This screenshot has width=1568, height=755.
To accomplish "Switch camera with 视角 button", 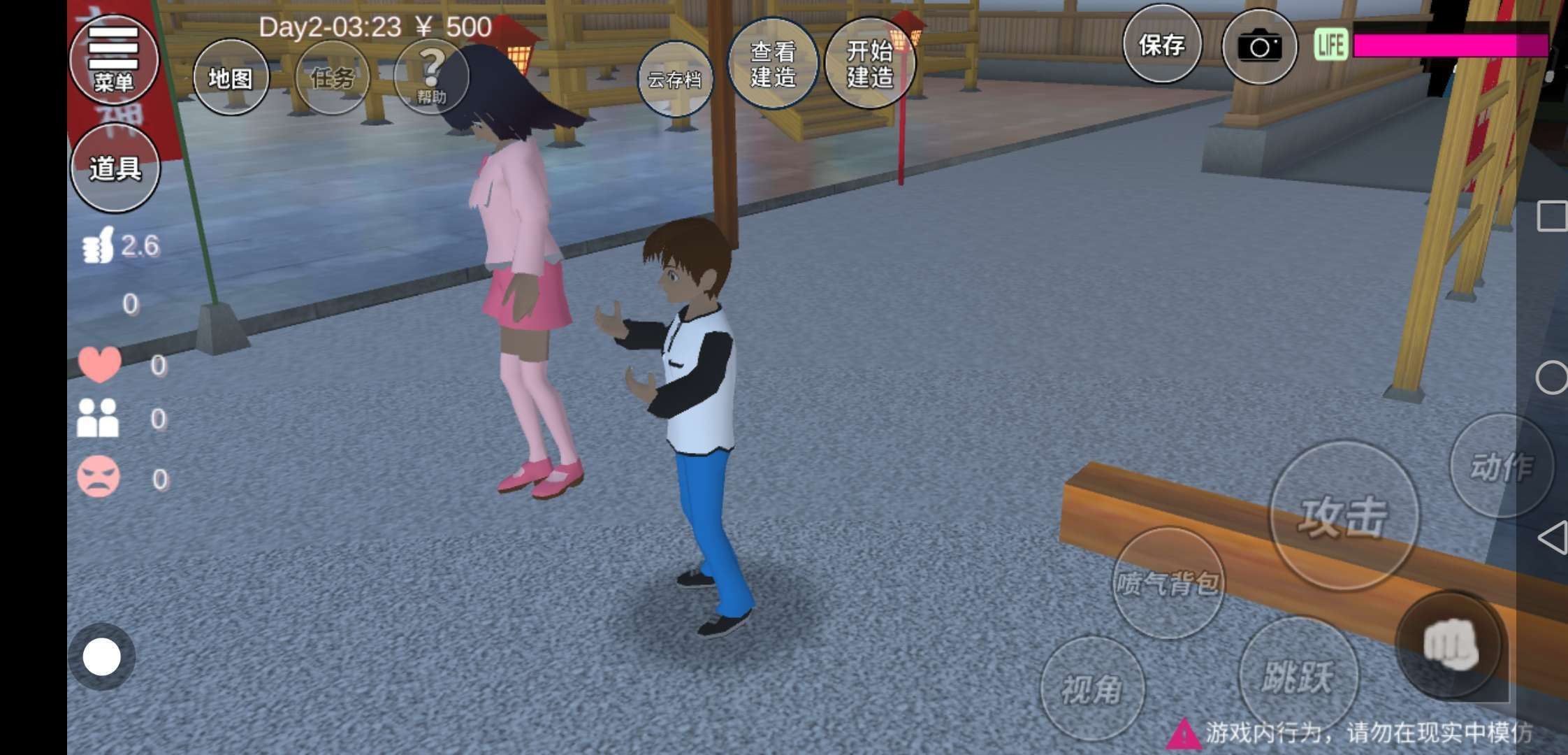I will 1092,689.
